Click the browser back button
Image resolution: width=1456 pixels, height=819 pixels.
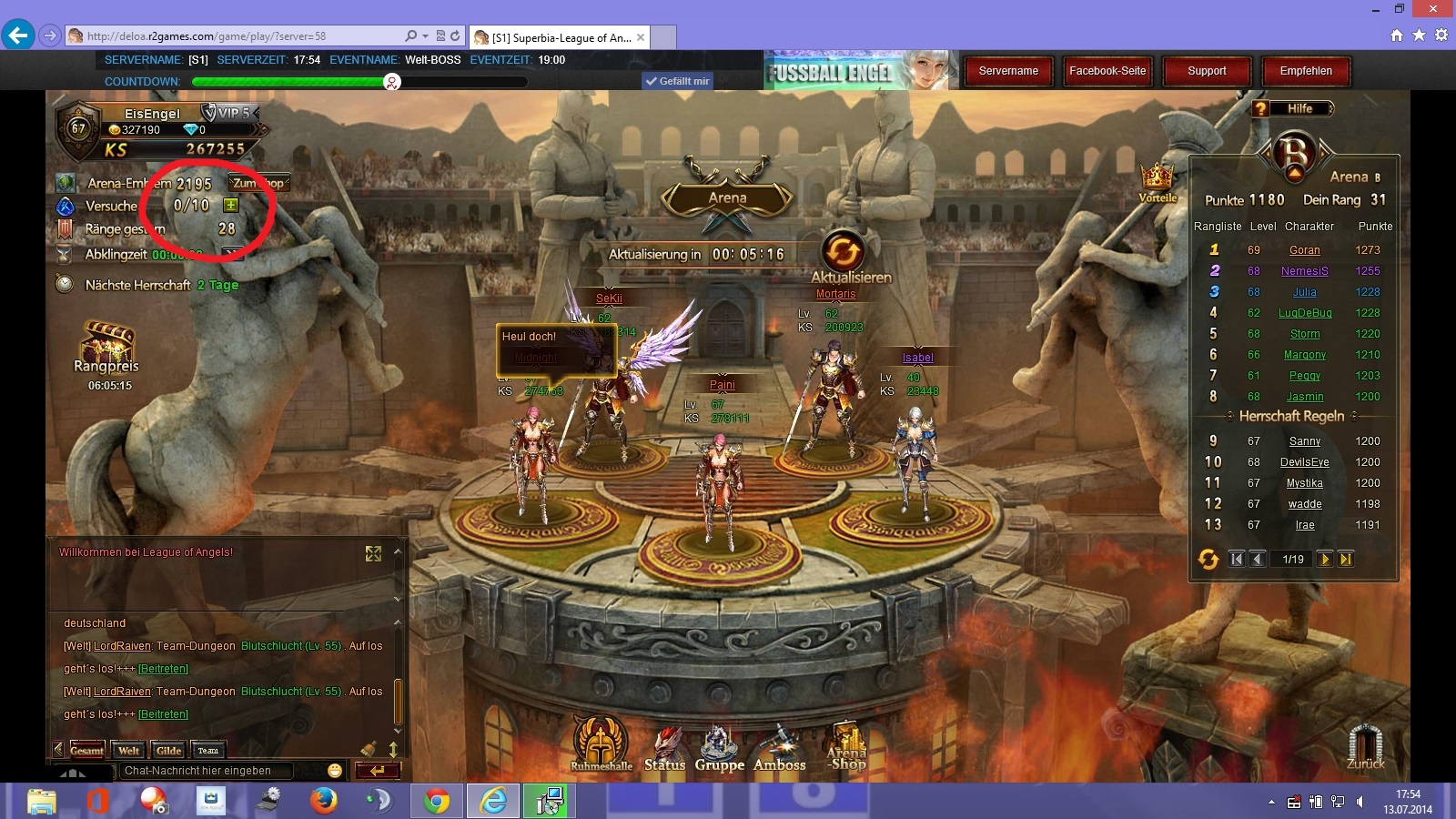point(17,35)
